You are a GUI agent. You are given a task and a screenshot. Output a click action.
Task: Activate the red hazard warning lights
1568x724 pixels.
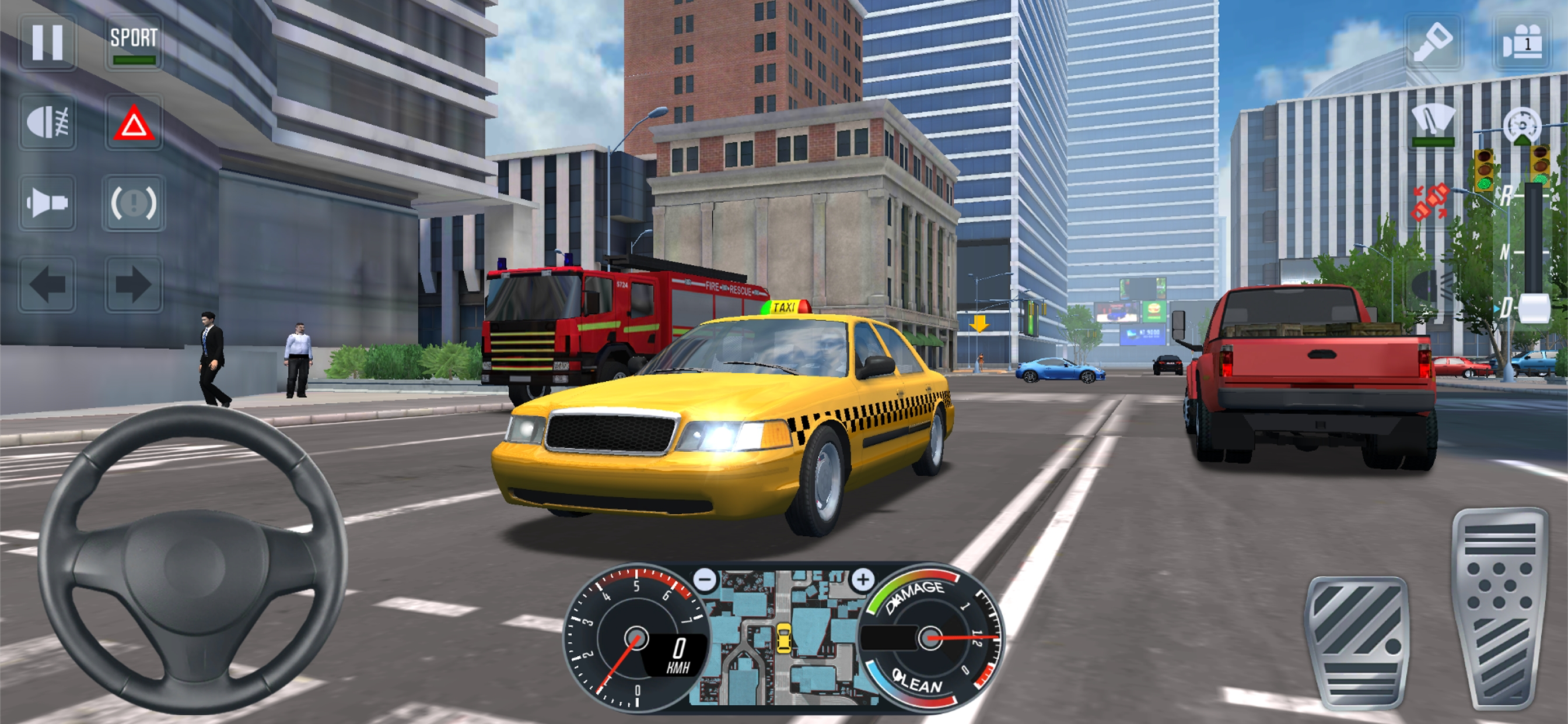(134, 124)
